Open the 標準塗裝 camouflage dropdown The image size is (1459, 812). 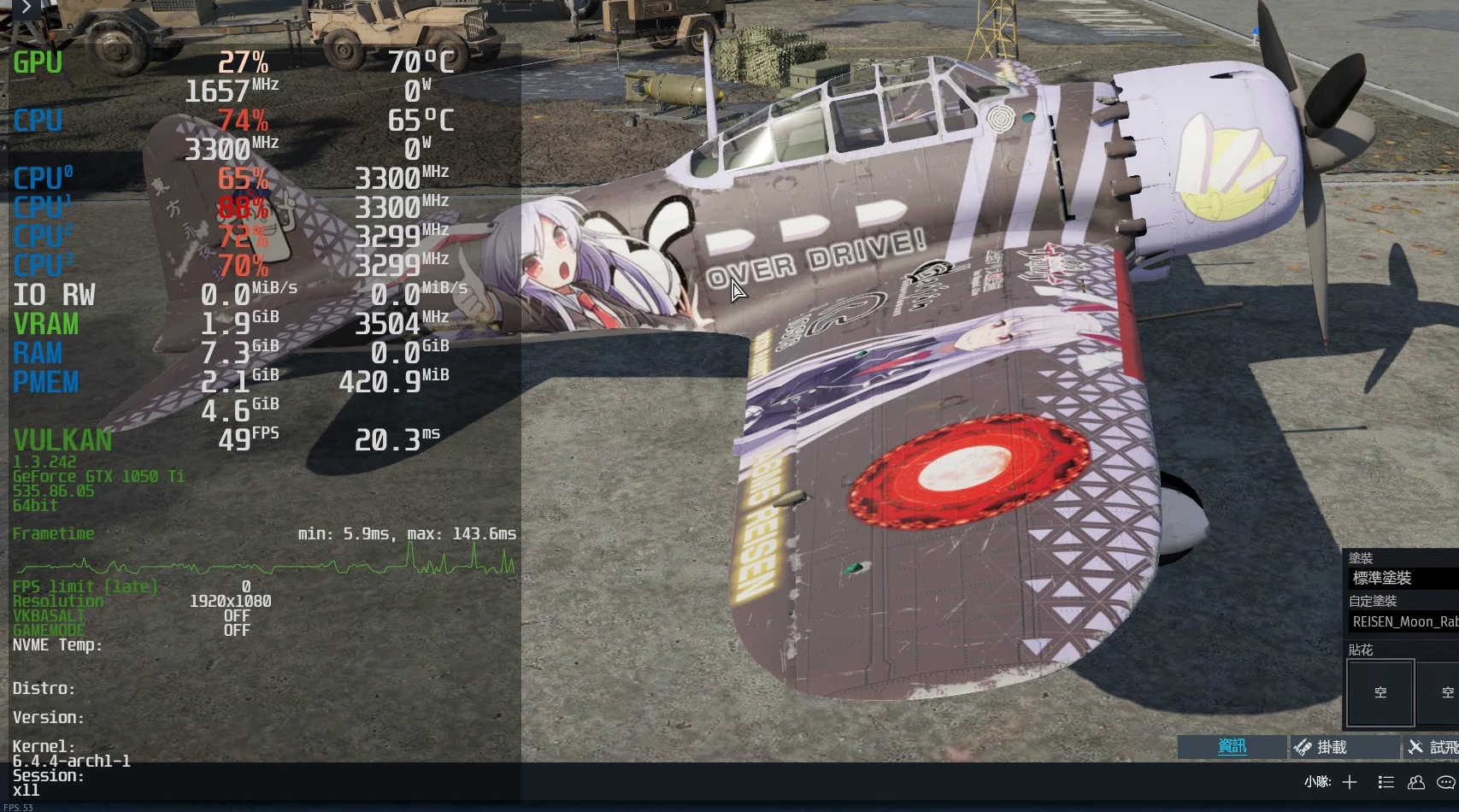tap(1403, 579)
